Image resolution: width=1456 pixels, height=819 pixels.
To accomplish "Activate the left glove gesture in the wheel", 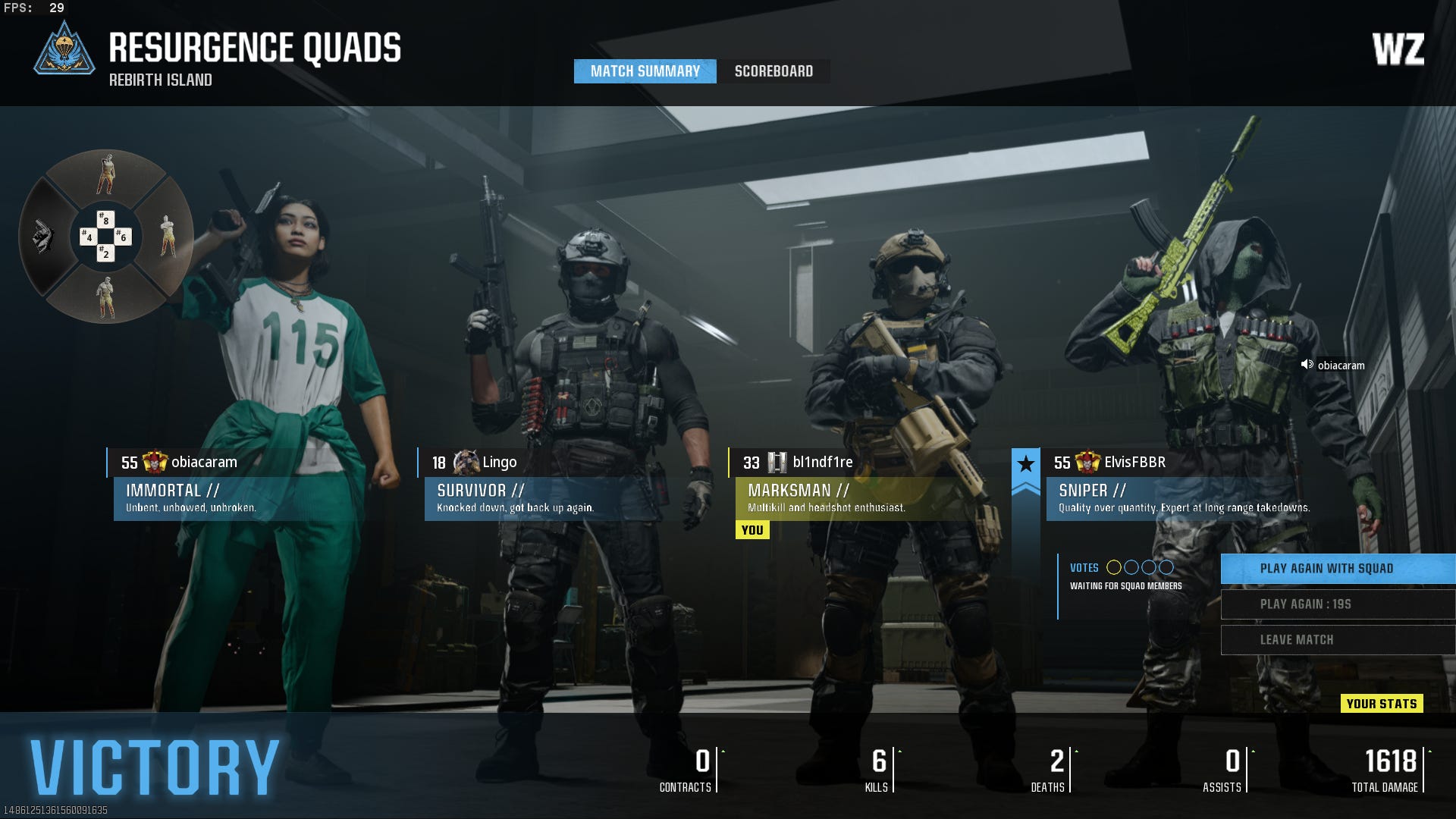I will click(x=43, y=236).
